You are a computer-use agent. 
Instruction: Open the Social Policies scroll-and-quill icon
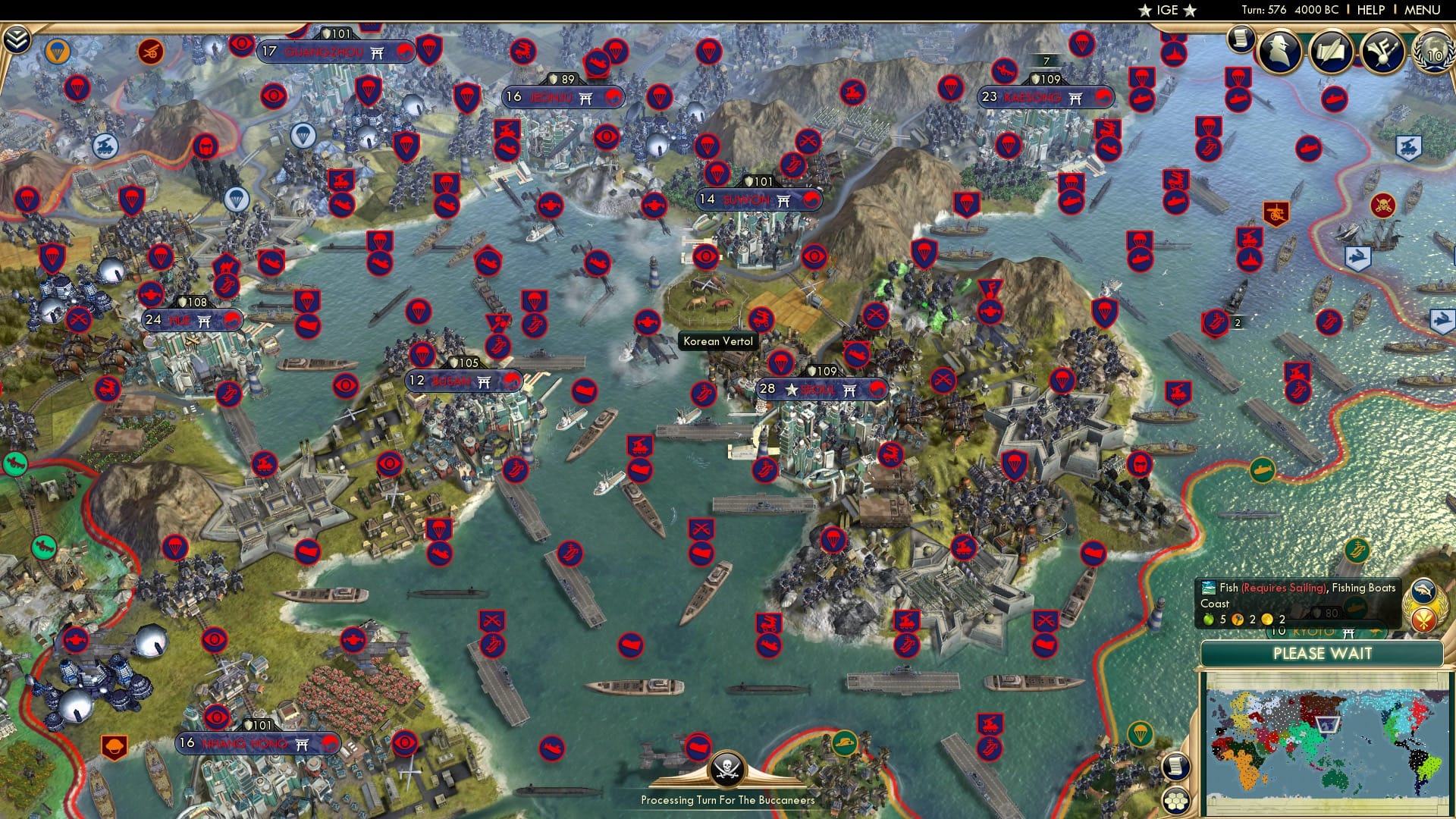1333,49
